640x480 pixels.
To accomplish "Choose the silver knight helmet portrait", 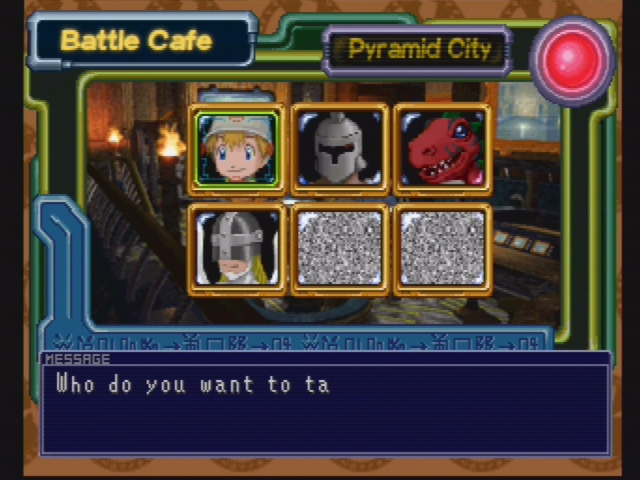I will coord(340,149).
